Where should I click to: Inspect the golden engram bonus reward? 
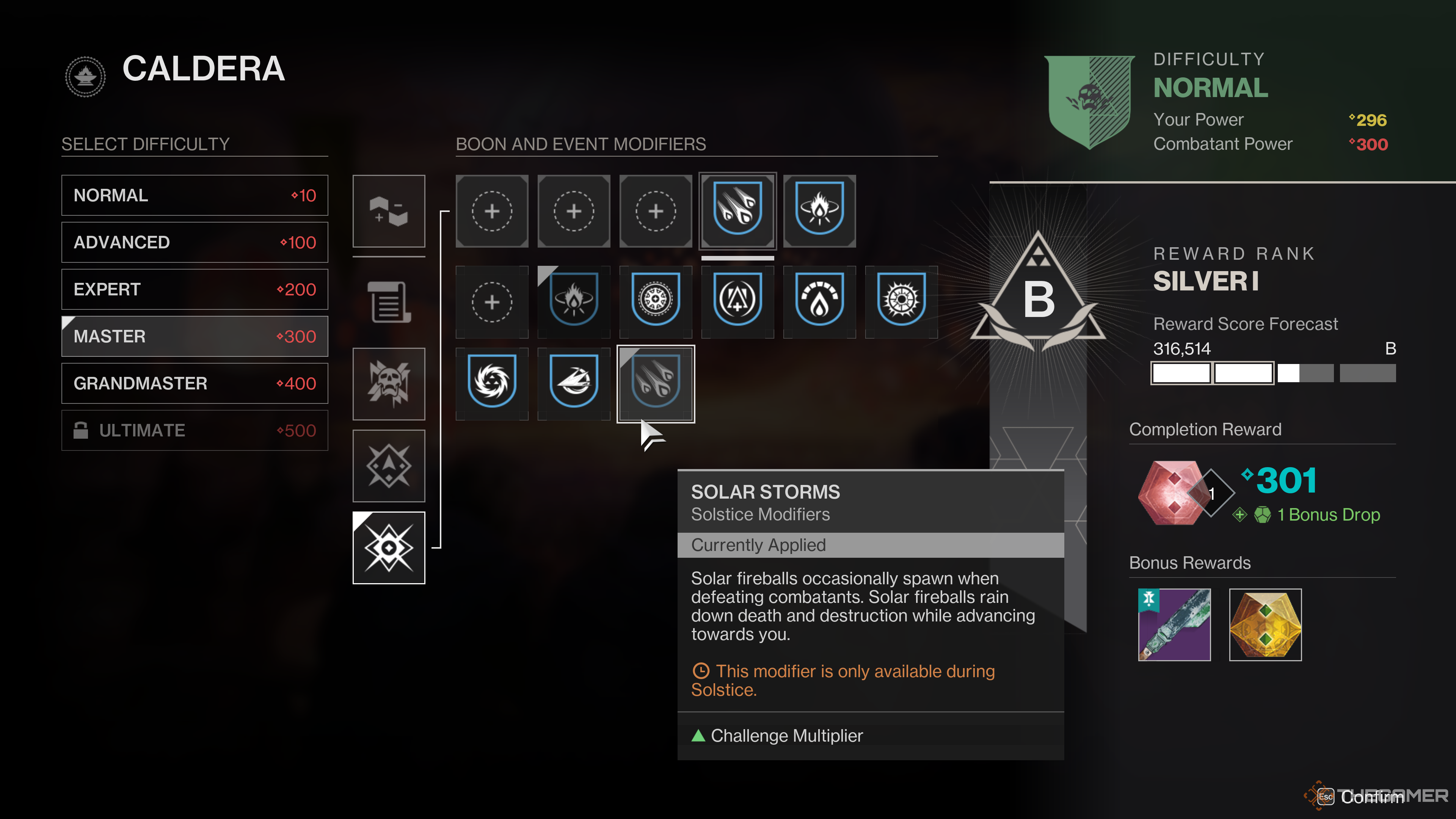click(x=1266, y=624)
